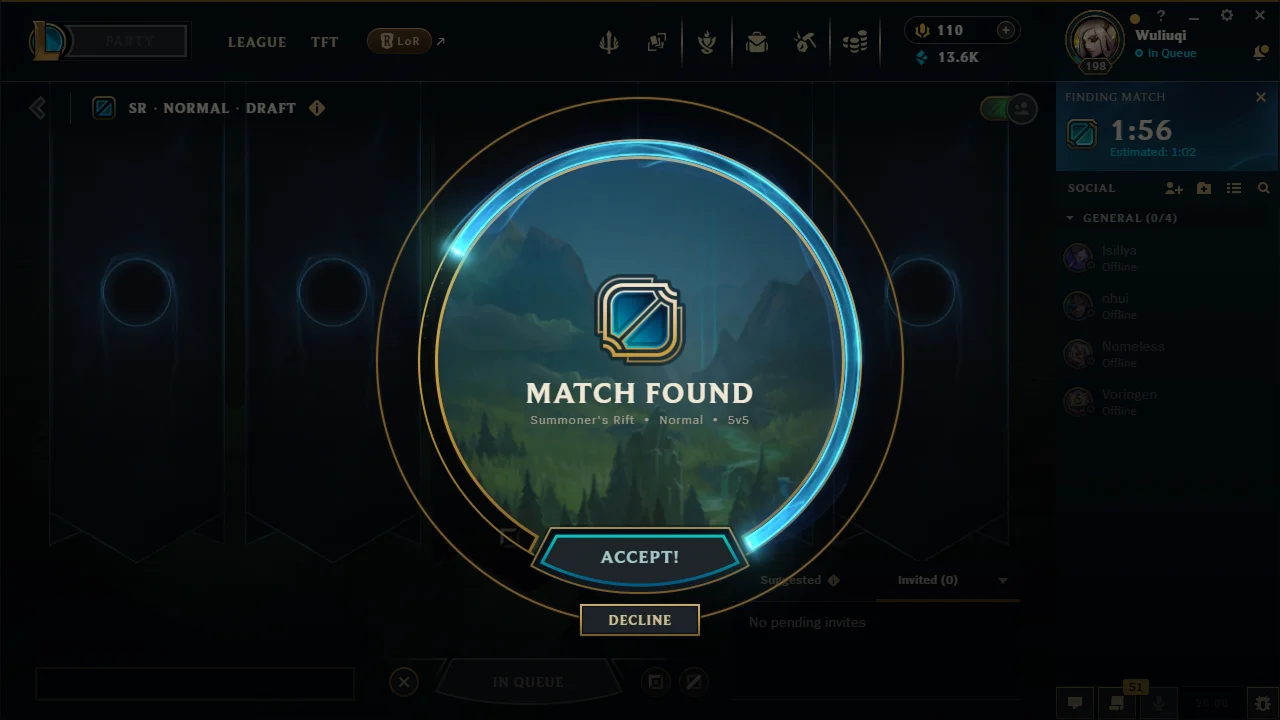Image resolution: width=1280 pixels, height=720 pixels.
Task: Open the friend search icon in Social
Action: tap(1264, 188)
